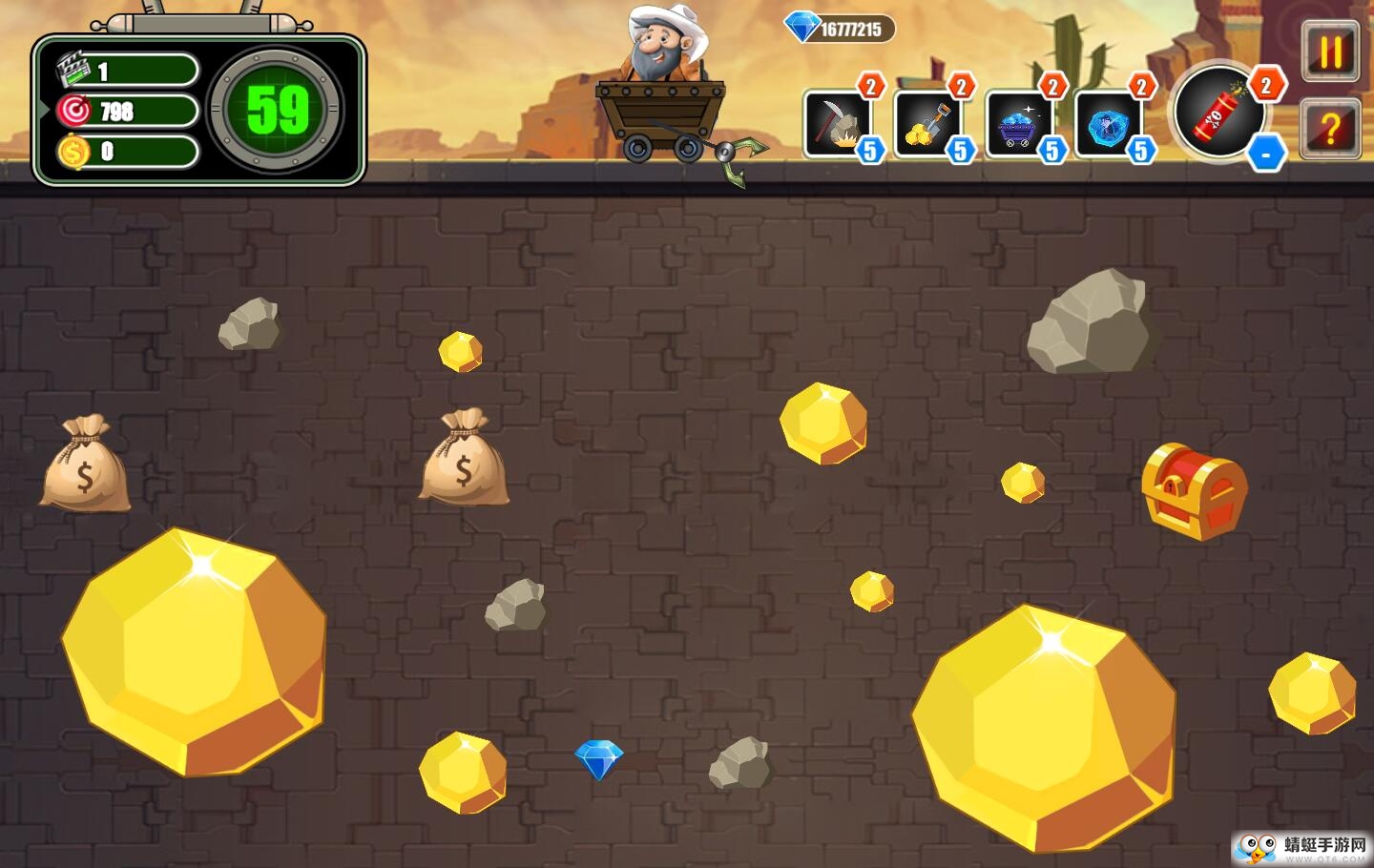
Task: Click the blue diamond currency counter
Action: 840,29
